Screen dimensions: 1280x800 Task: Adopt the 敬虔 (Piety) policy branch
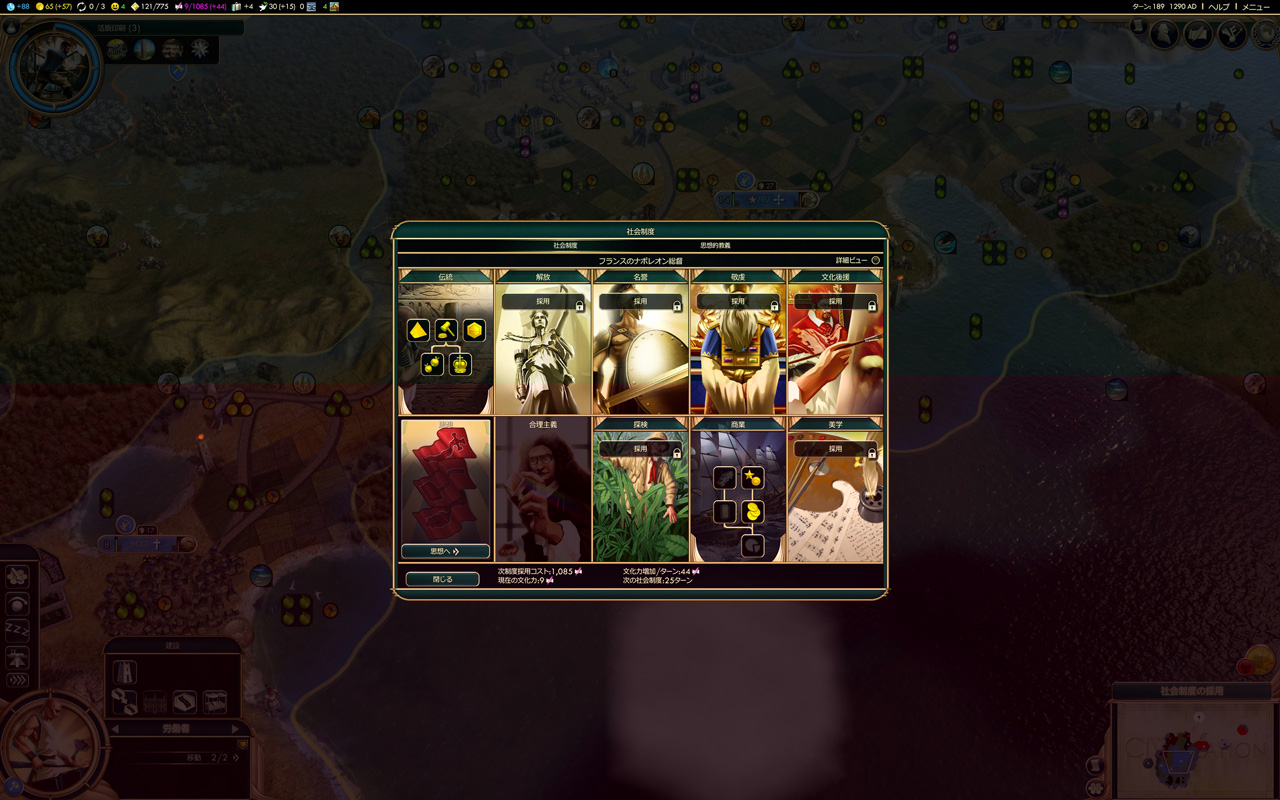(738, 301)
